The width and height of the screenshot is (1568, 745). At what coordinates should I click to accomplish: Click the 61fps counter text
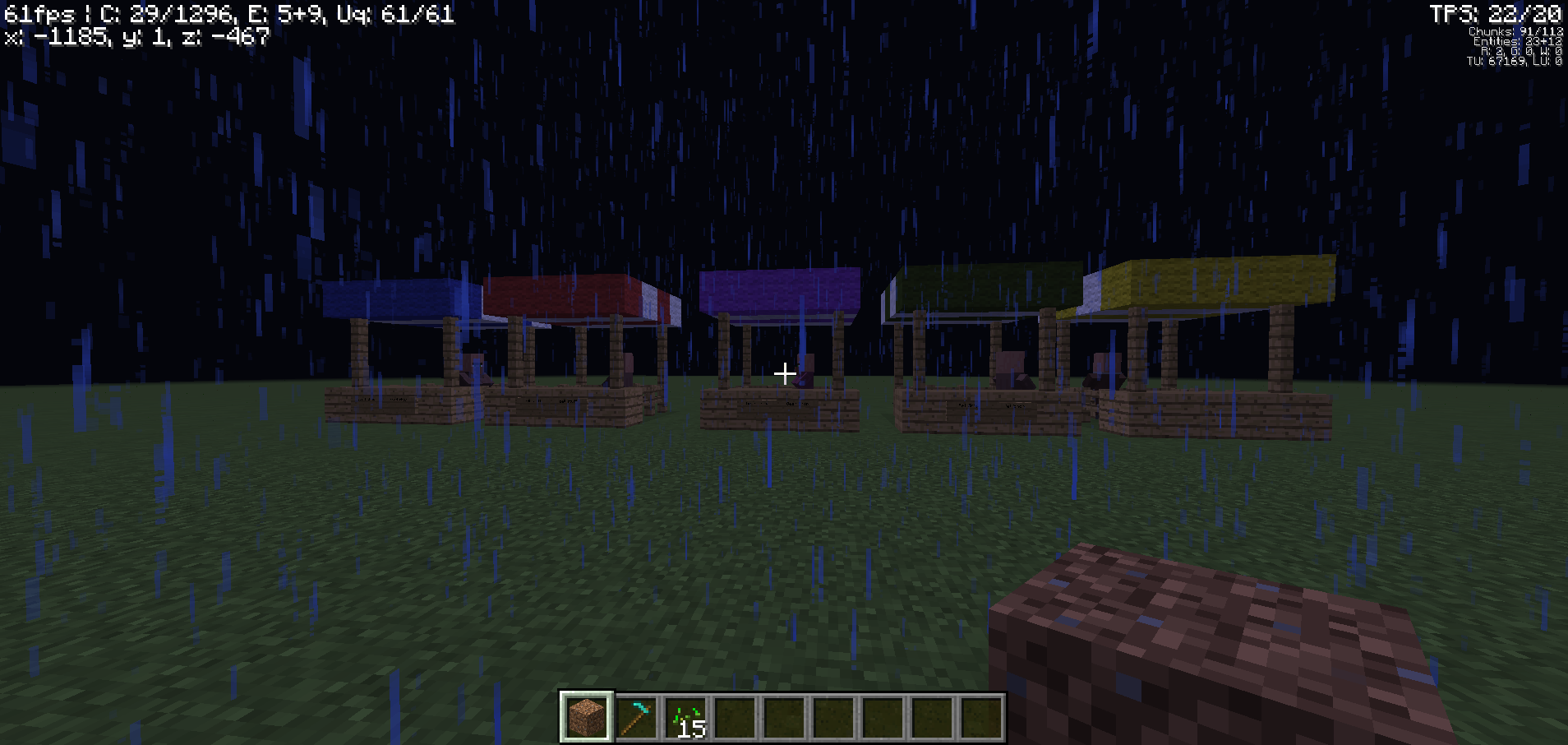pyautogui.click(x=37, y=12)
